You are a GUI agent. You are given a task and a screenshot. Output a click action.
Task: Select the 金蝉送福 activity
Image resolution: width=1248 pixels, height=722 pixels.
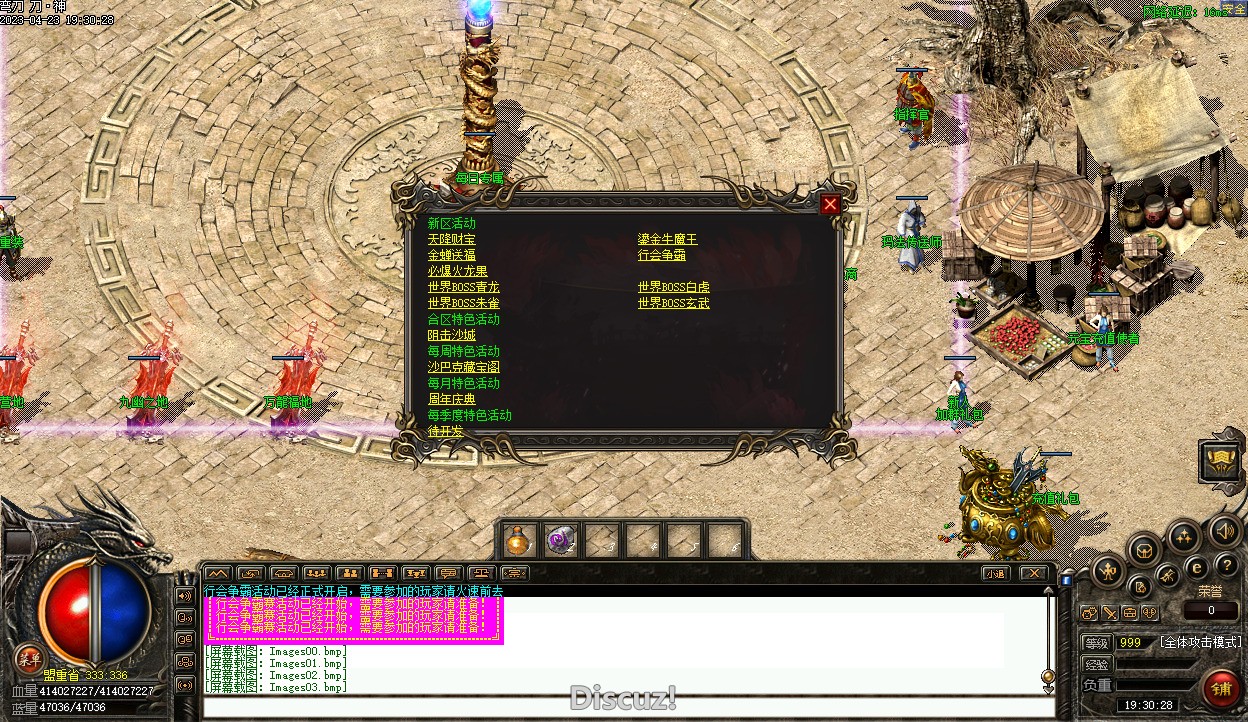point(451,256)
